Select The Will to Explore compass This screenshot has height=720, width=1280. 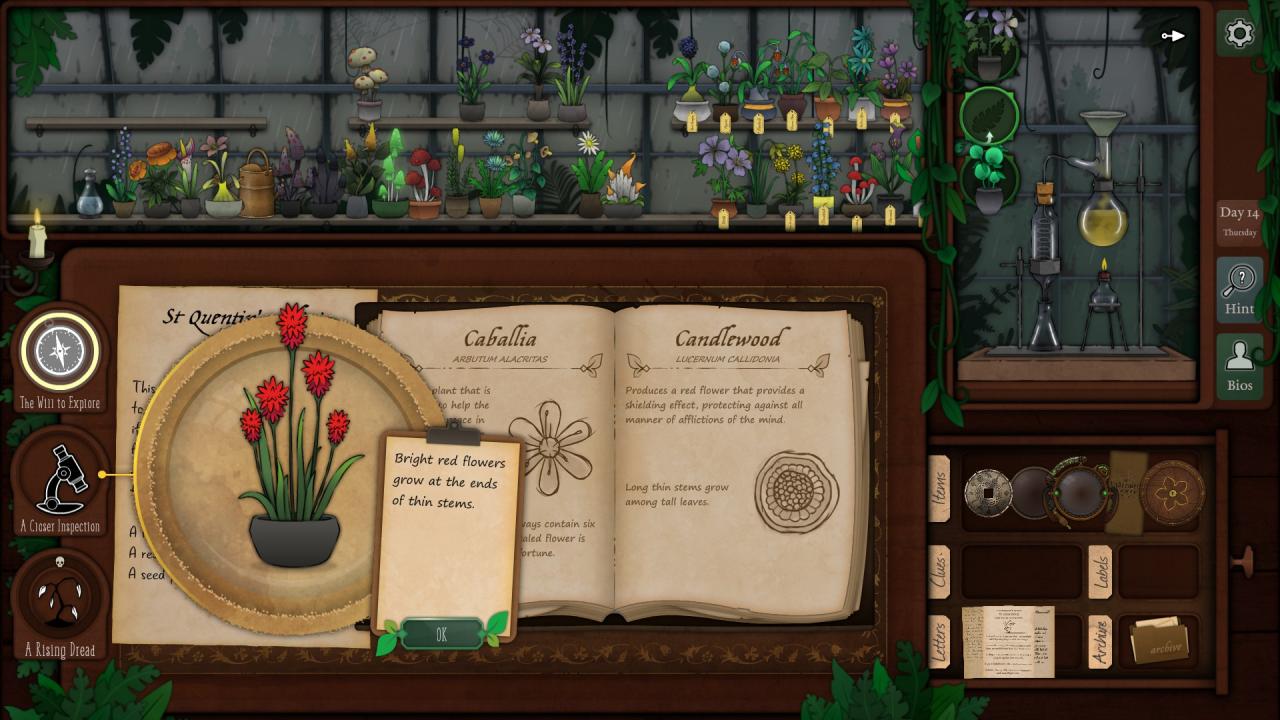[60, 352]
